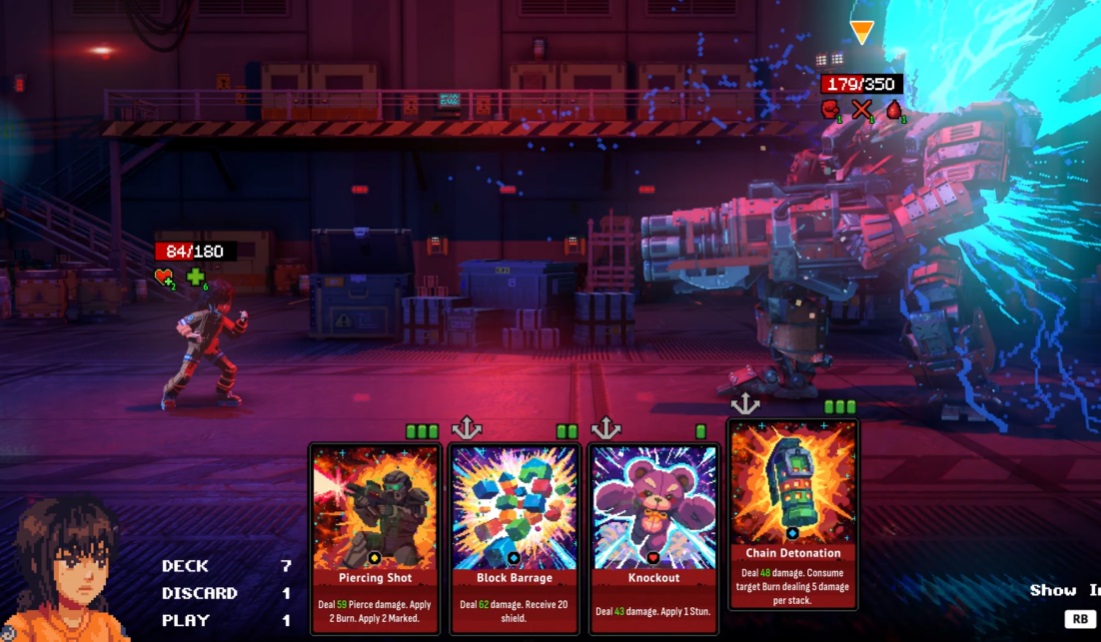Check the player's green cross status icon

pyautogui.click(x=196, y=277)
